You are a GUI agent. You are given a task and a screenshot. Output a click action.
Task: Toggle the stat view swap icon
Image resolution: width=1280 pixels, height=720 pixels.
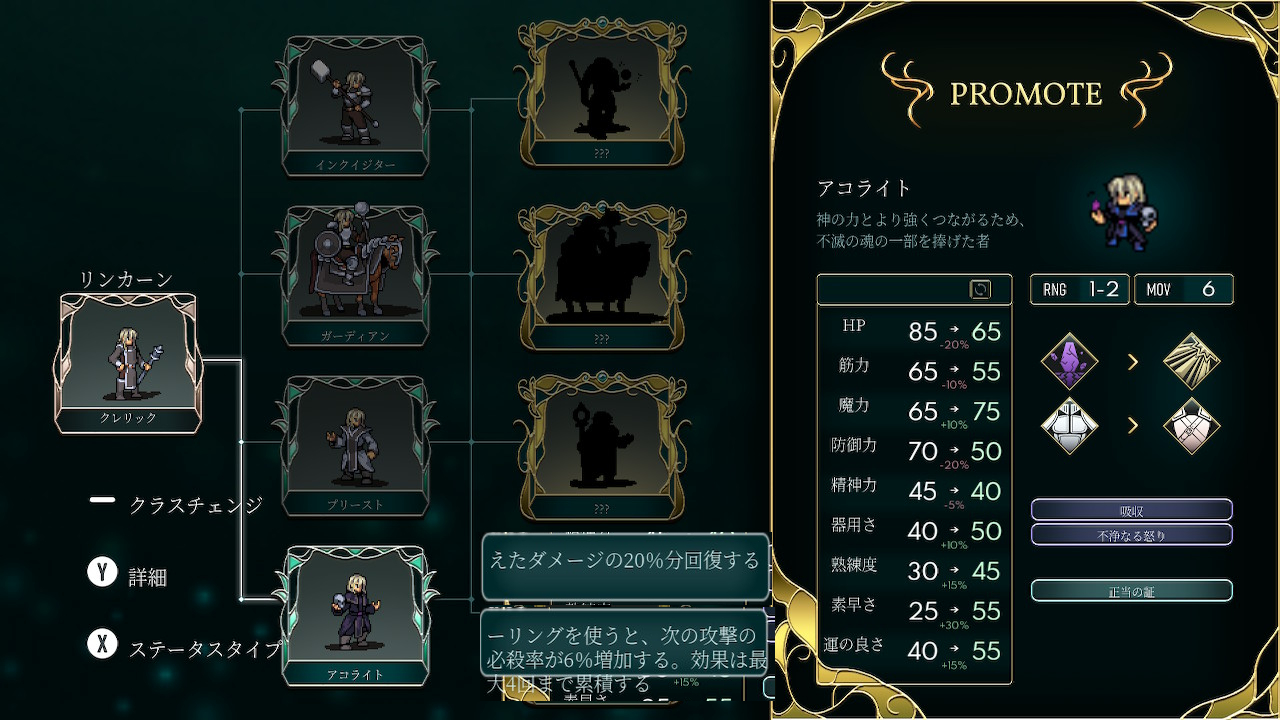coord(980,289)
